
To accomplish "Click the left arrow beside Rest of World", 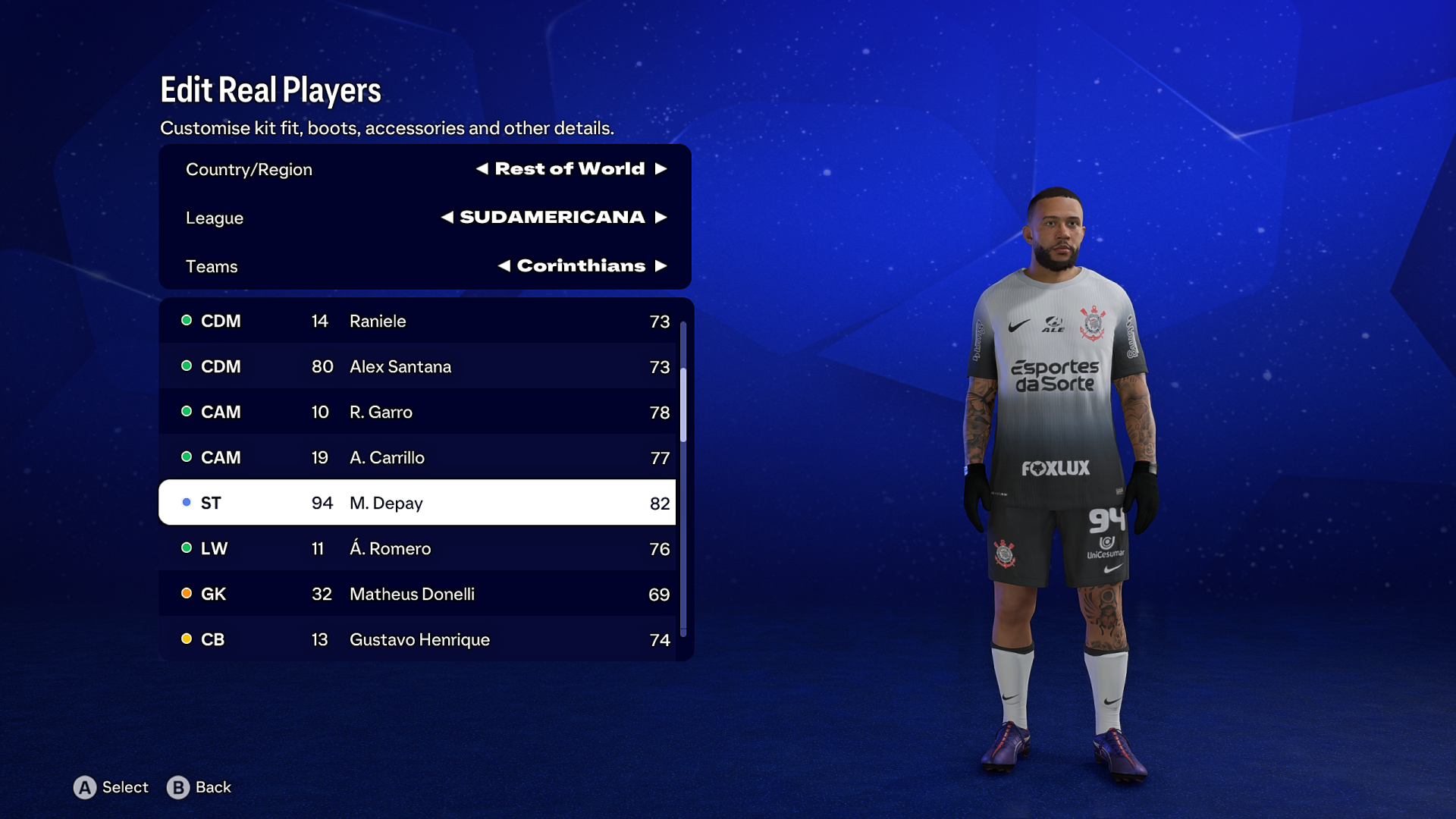I will (482, 169).
